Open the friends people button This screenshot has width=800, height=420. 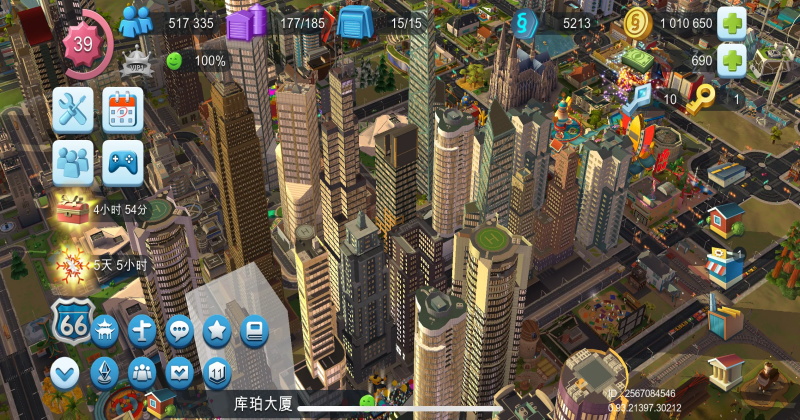point(73,161)
